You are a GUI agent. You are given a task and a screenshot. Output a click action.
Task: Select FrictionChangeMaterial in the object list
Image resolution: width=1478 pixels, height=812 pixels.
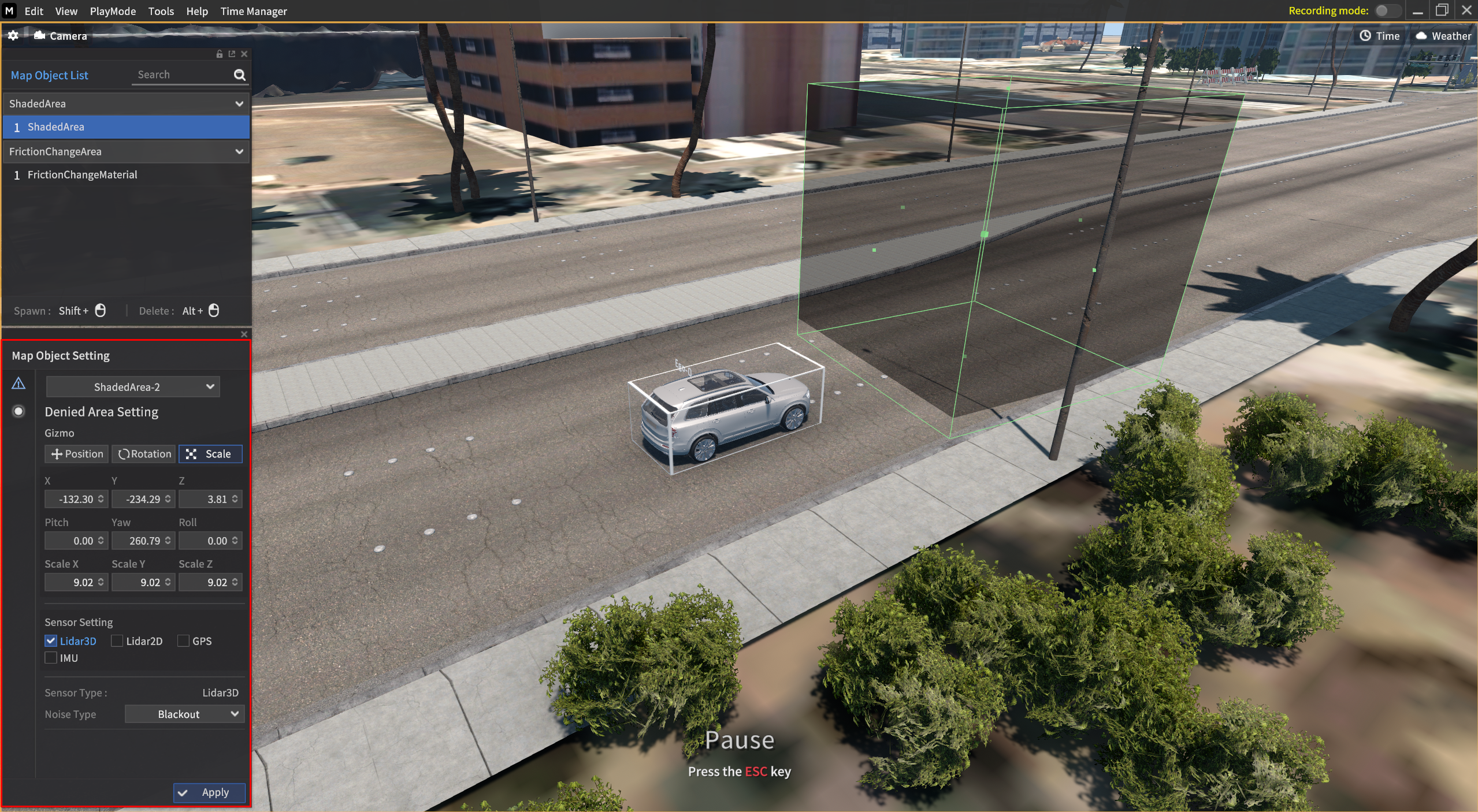pos(82,174)
